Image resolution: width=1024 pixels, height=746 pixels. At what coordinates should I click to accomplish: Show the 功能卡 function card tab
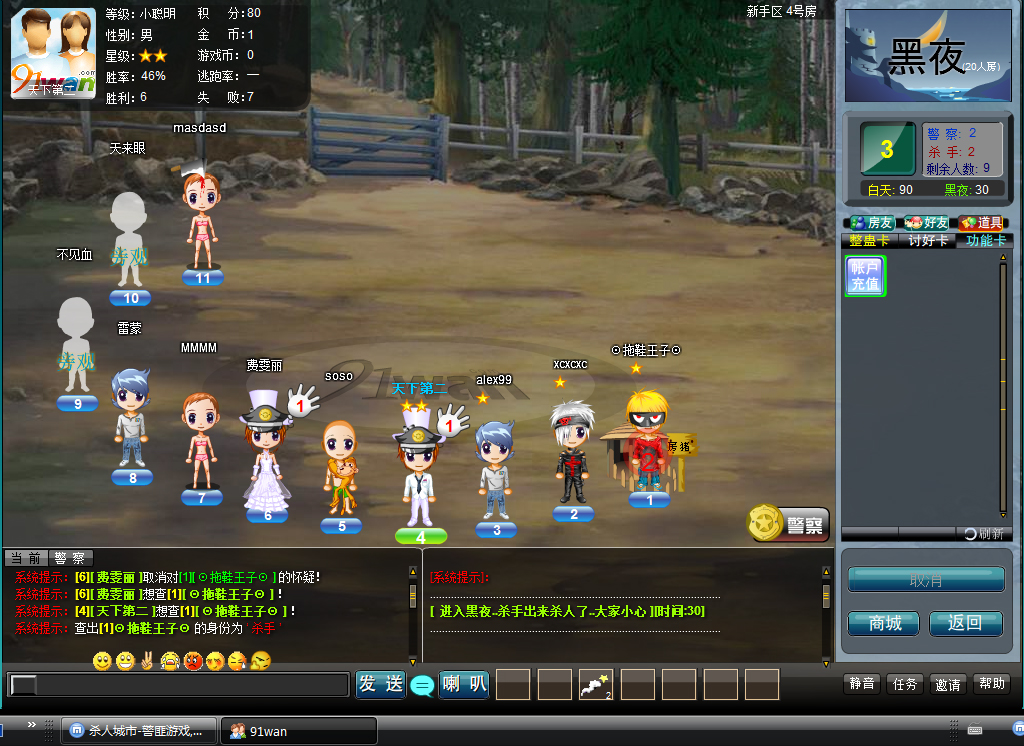tap(984, 241)
